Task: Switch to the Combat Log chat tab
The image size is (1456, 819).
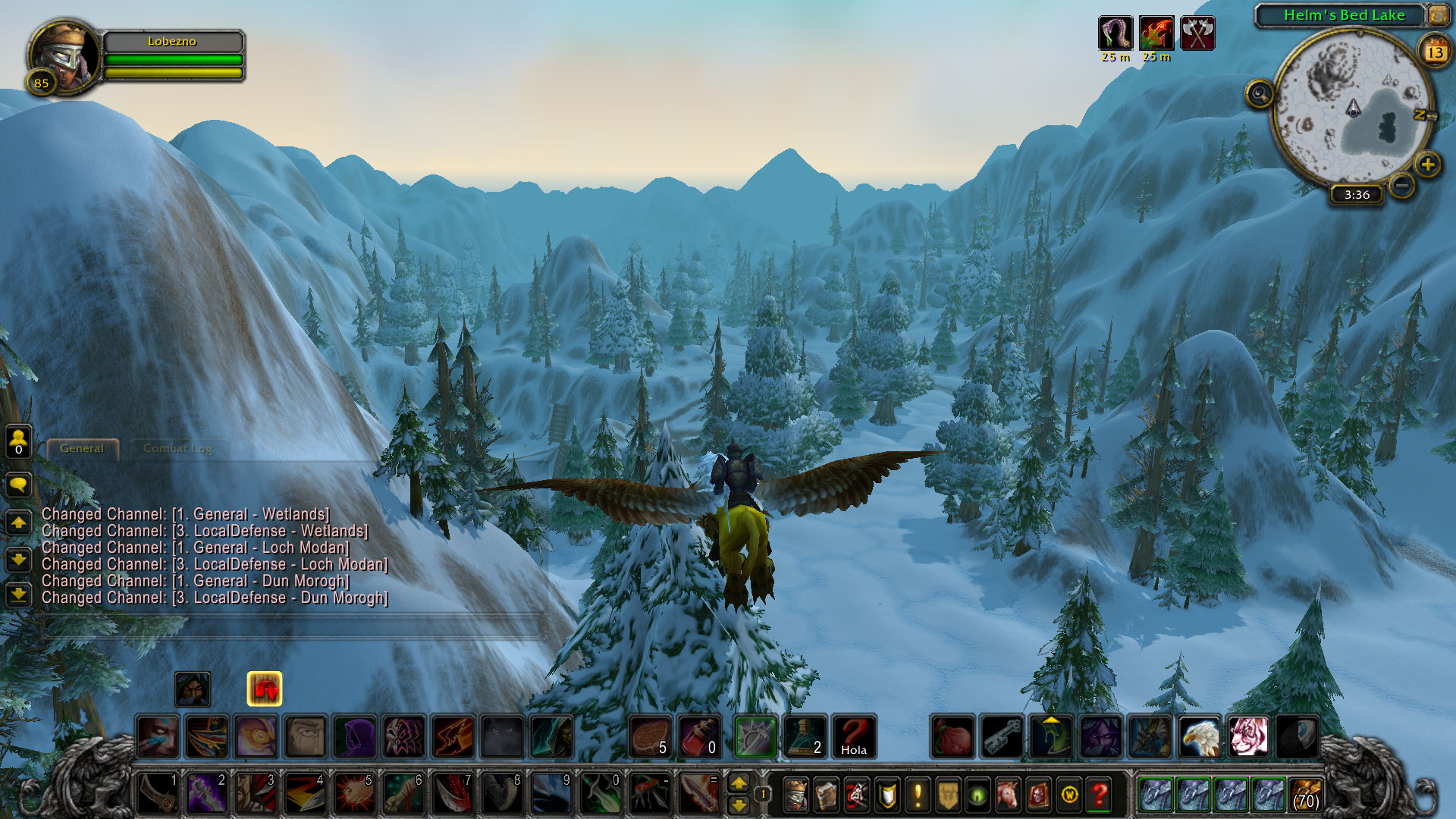Action: click(x=177, y=448)
